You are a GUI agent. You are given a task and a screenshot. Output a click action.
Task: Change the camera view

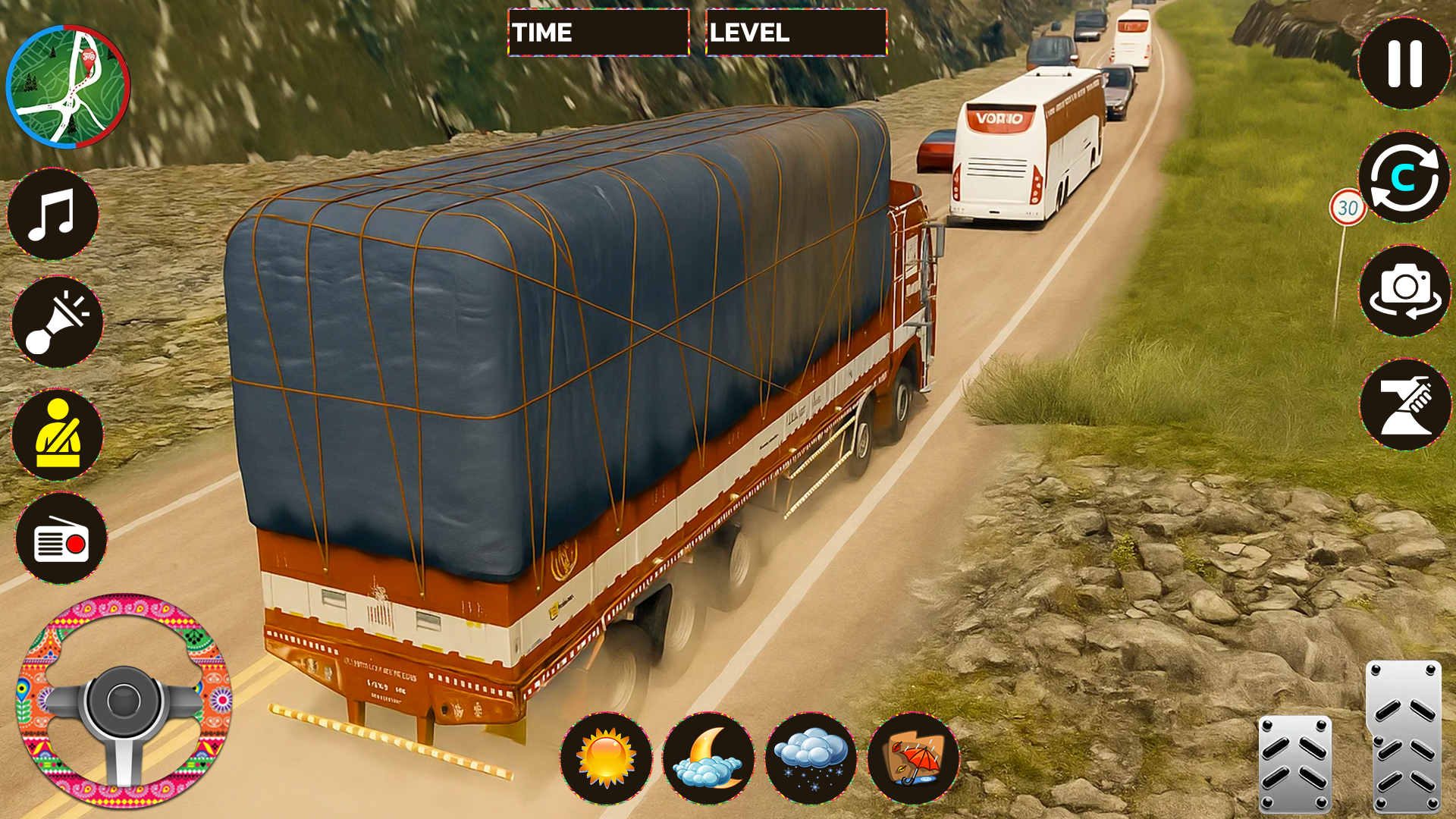1404,290
